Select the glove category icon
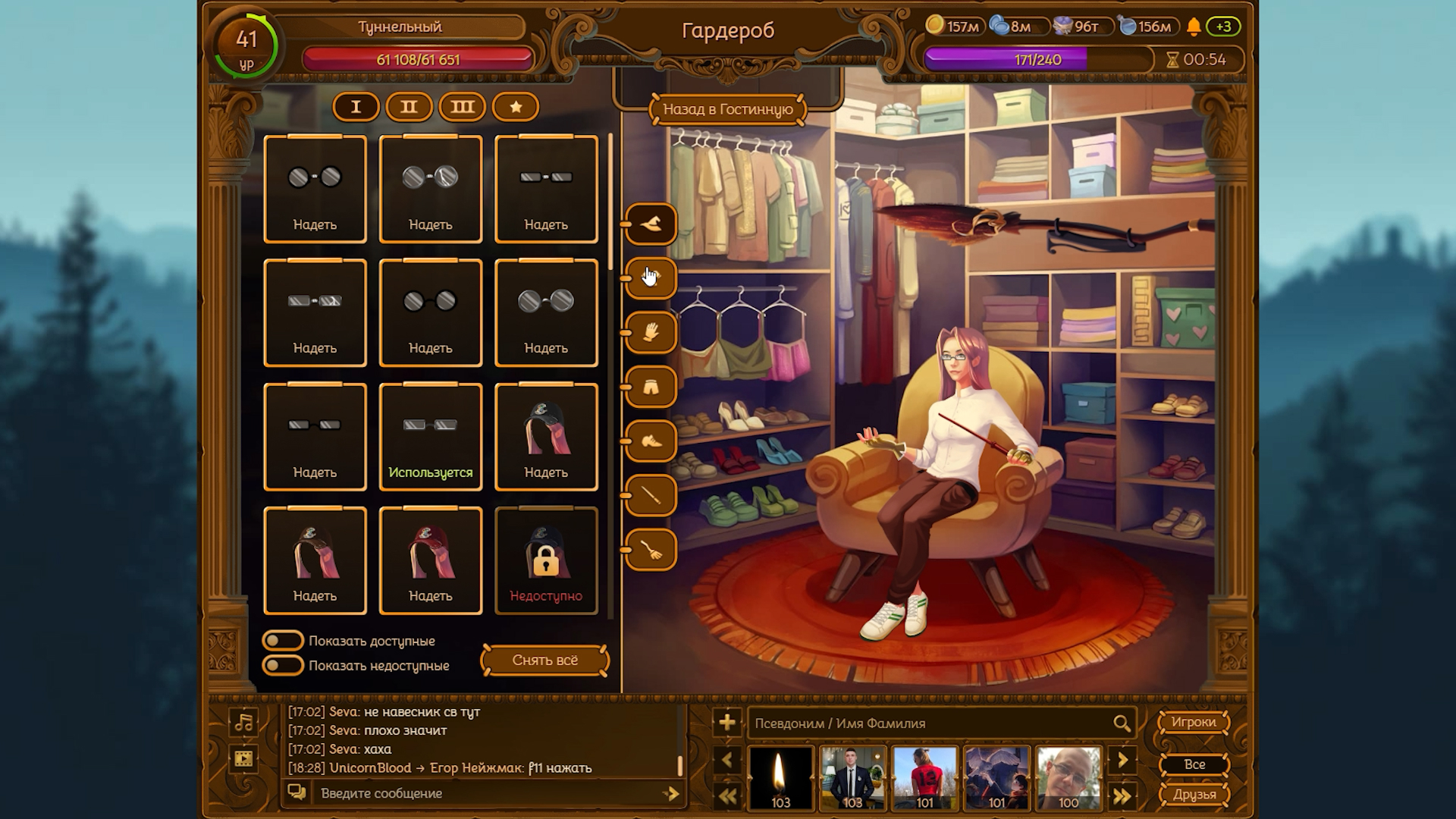1456x819 pixels. [x=651, y=332]
